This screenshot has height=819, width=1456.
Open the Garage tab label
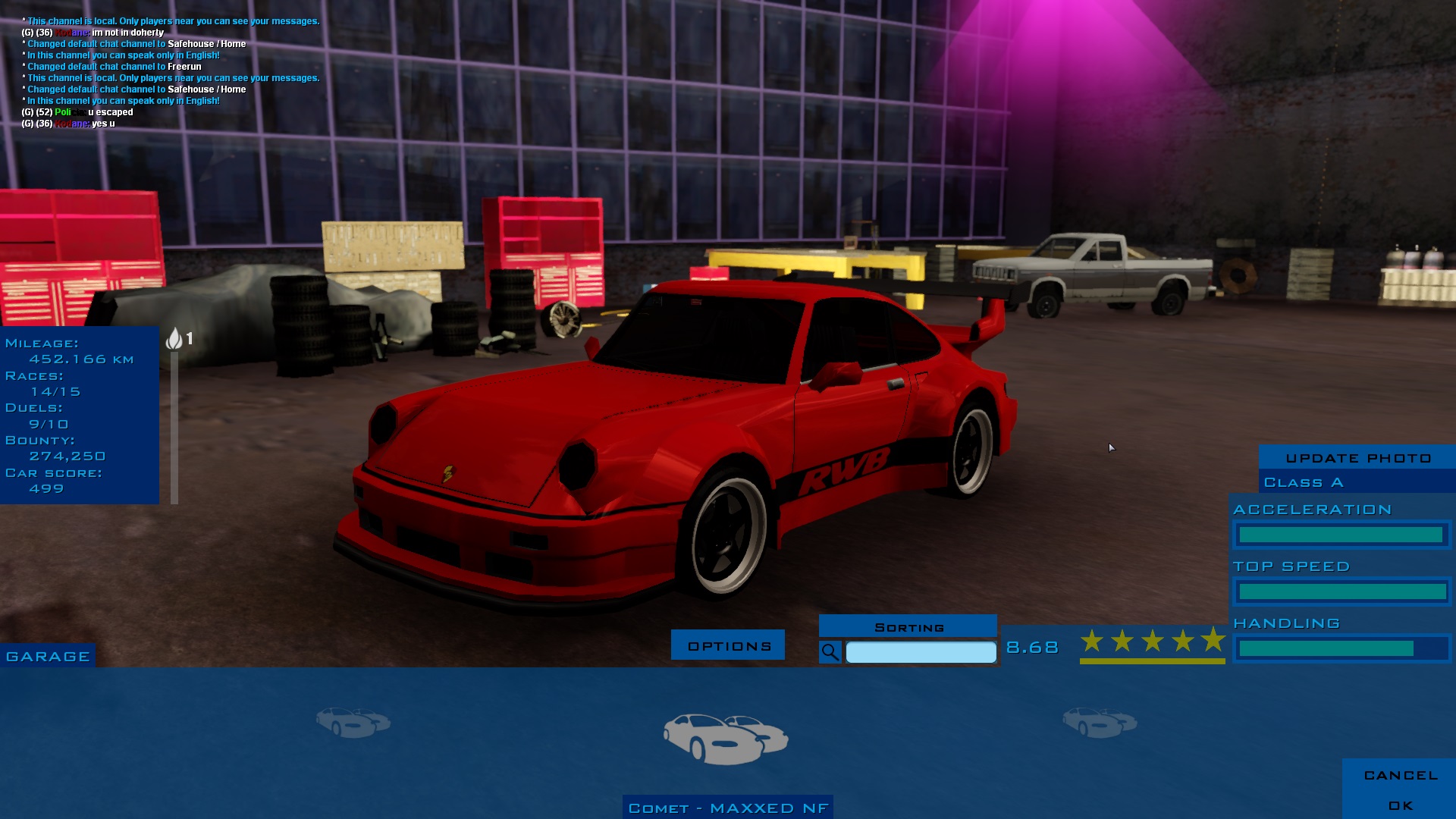click(48, 657)
